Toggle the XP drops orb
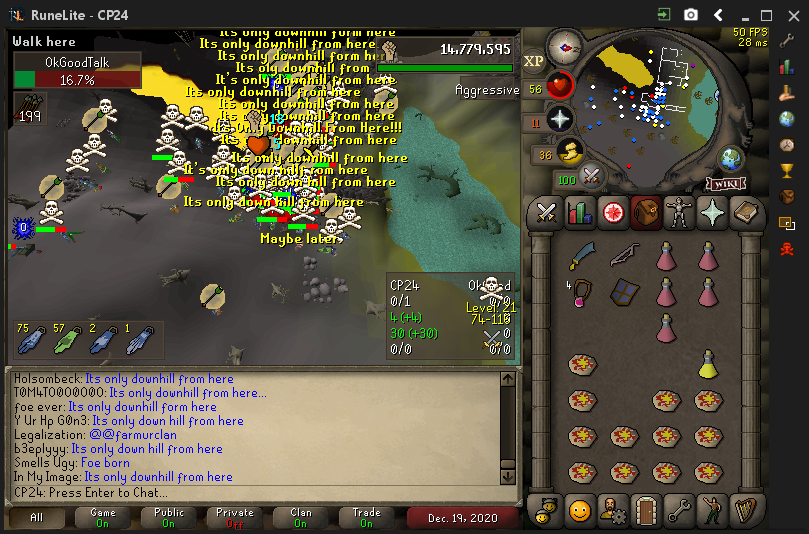The width and height of the screenshot is (809, 534). point(533,61)
